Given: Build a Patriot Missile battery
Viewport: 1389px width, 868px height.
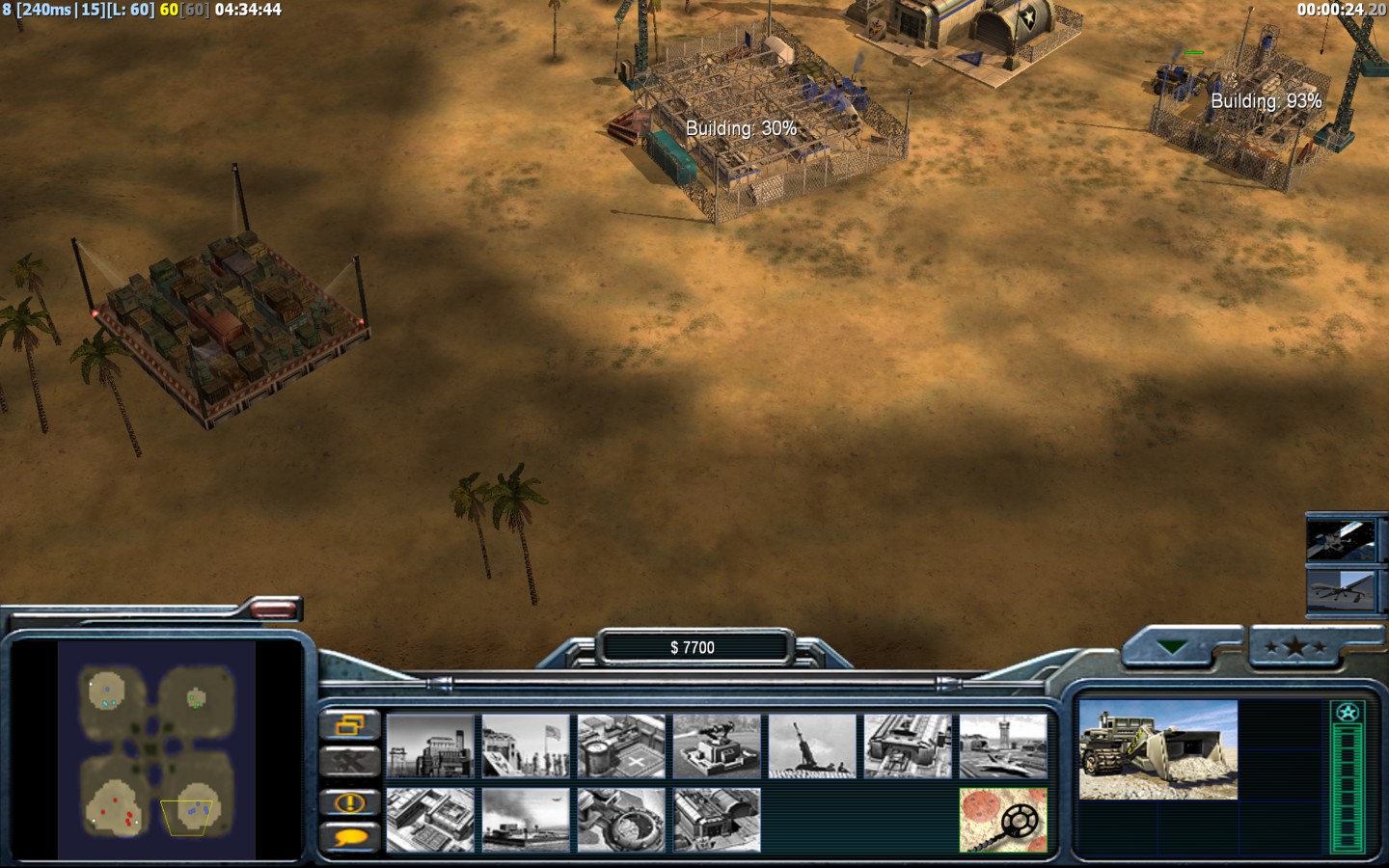Looking at the screenshot, I should click(x=717, y=746).
